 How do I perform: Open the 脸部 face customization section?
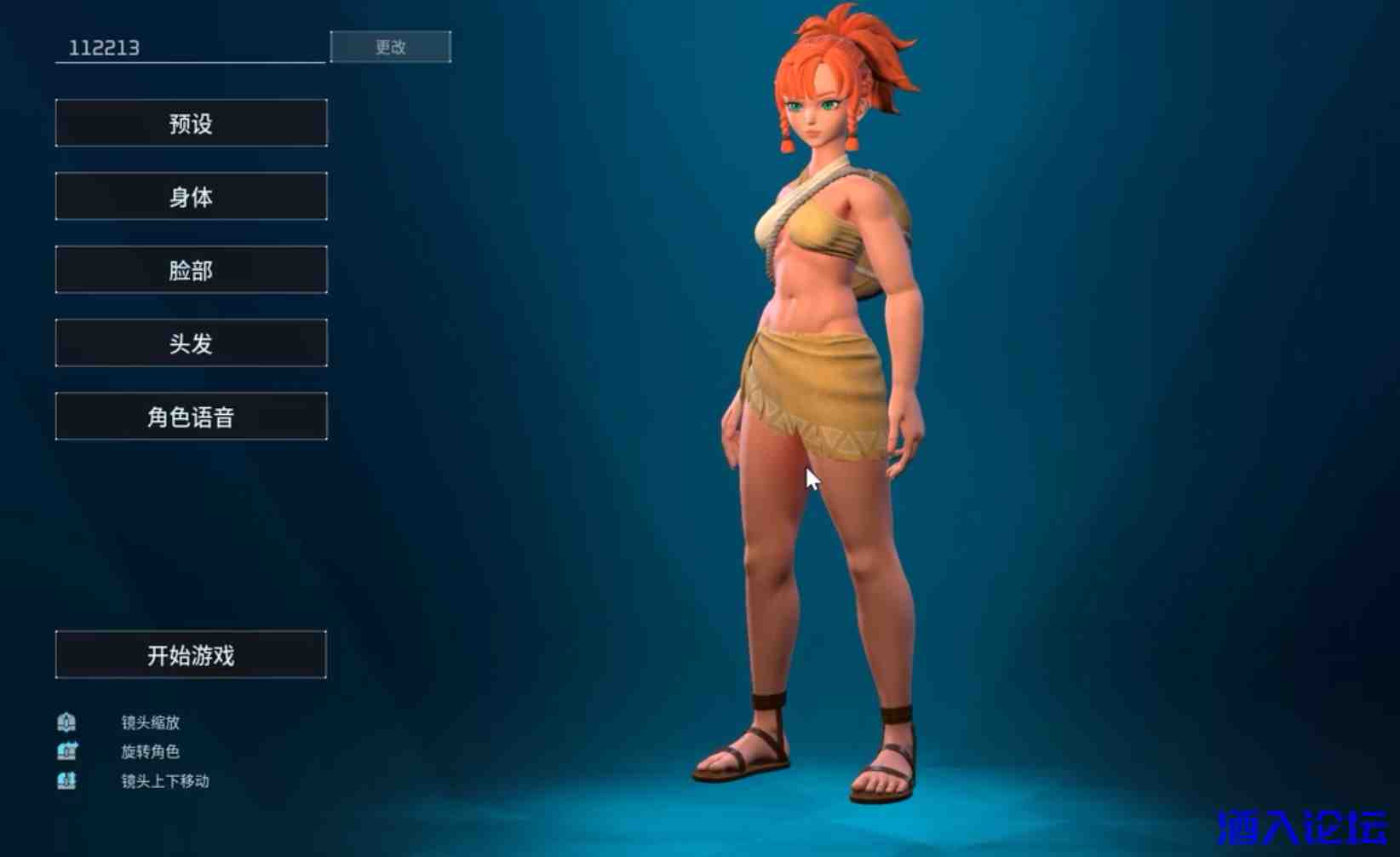pos(191,269)
